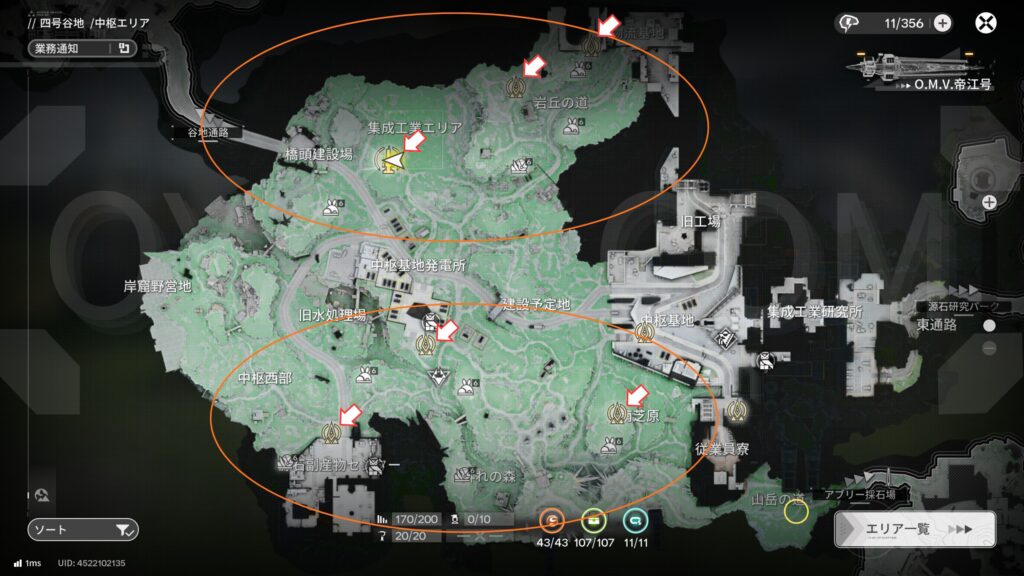Jump to the アブリー採石場 area label
Screen dimensions: 1024x576
pos(853,494)
